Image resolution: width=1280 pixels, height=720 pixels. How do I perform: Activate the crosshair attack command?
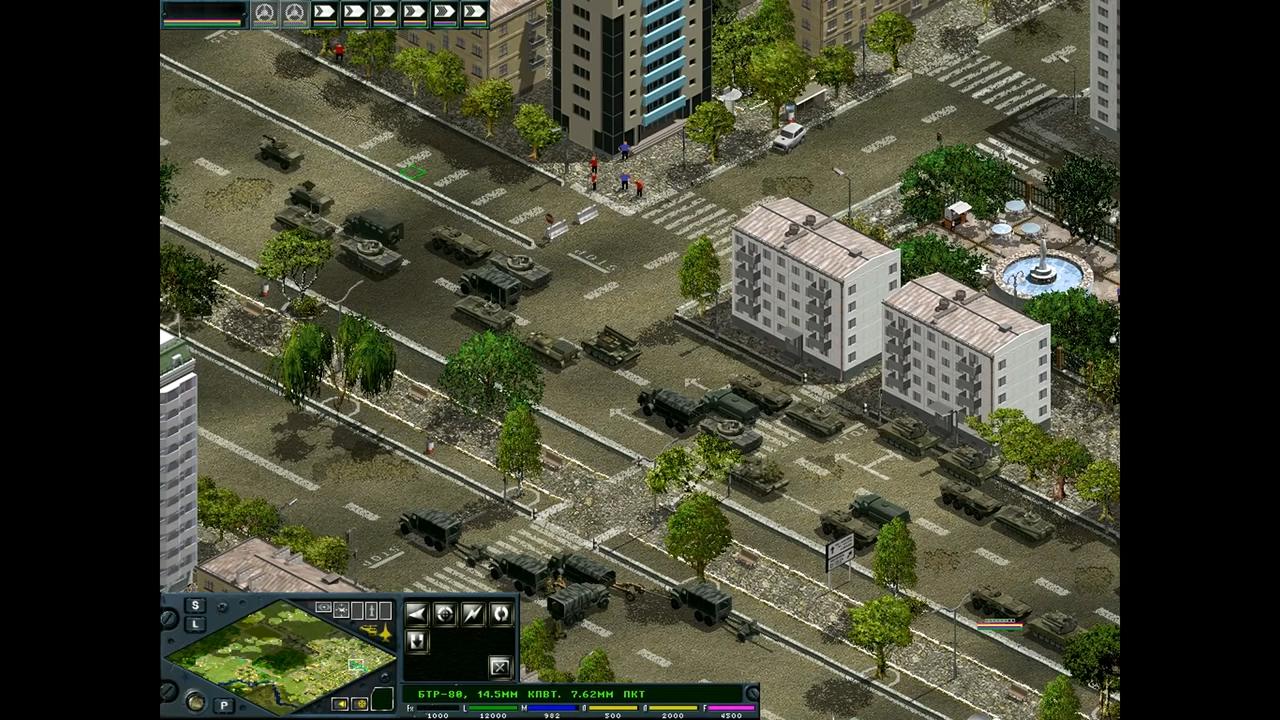[445, 614]
